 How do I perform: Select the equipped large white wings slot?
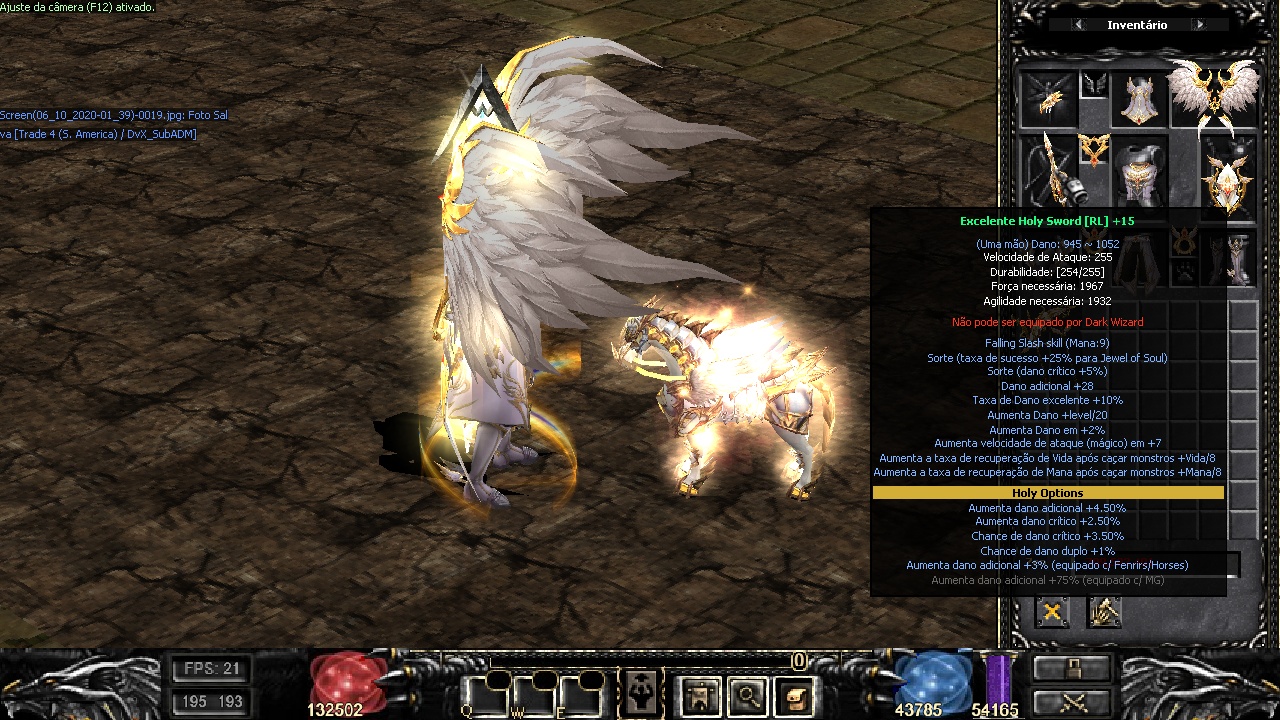click(1213, 97)
